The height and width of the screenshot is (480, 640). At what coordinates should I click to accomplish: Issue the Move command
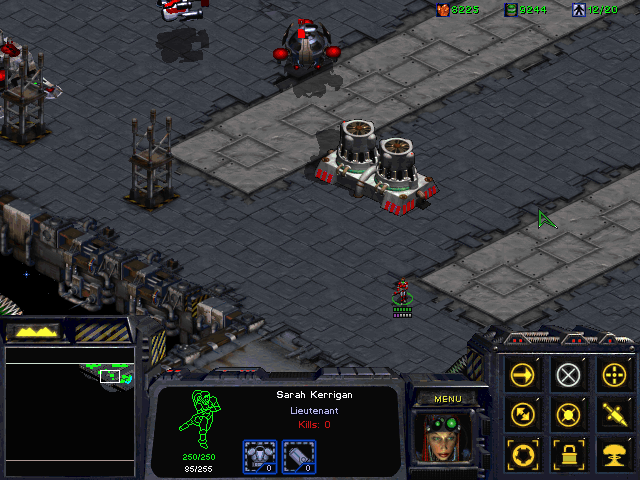[524, 375]
